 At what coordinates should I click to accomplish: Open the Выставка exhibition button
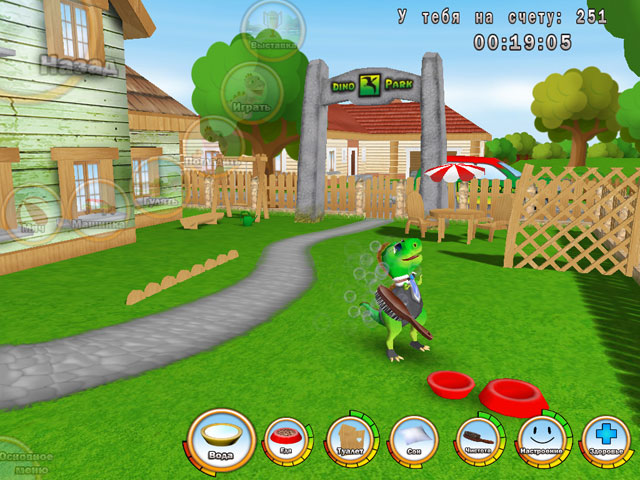pyautogui.click(x=272, y=30)
